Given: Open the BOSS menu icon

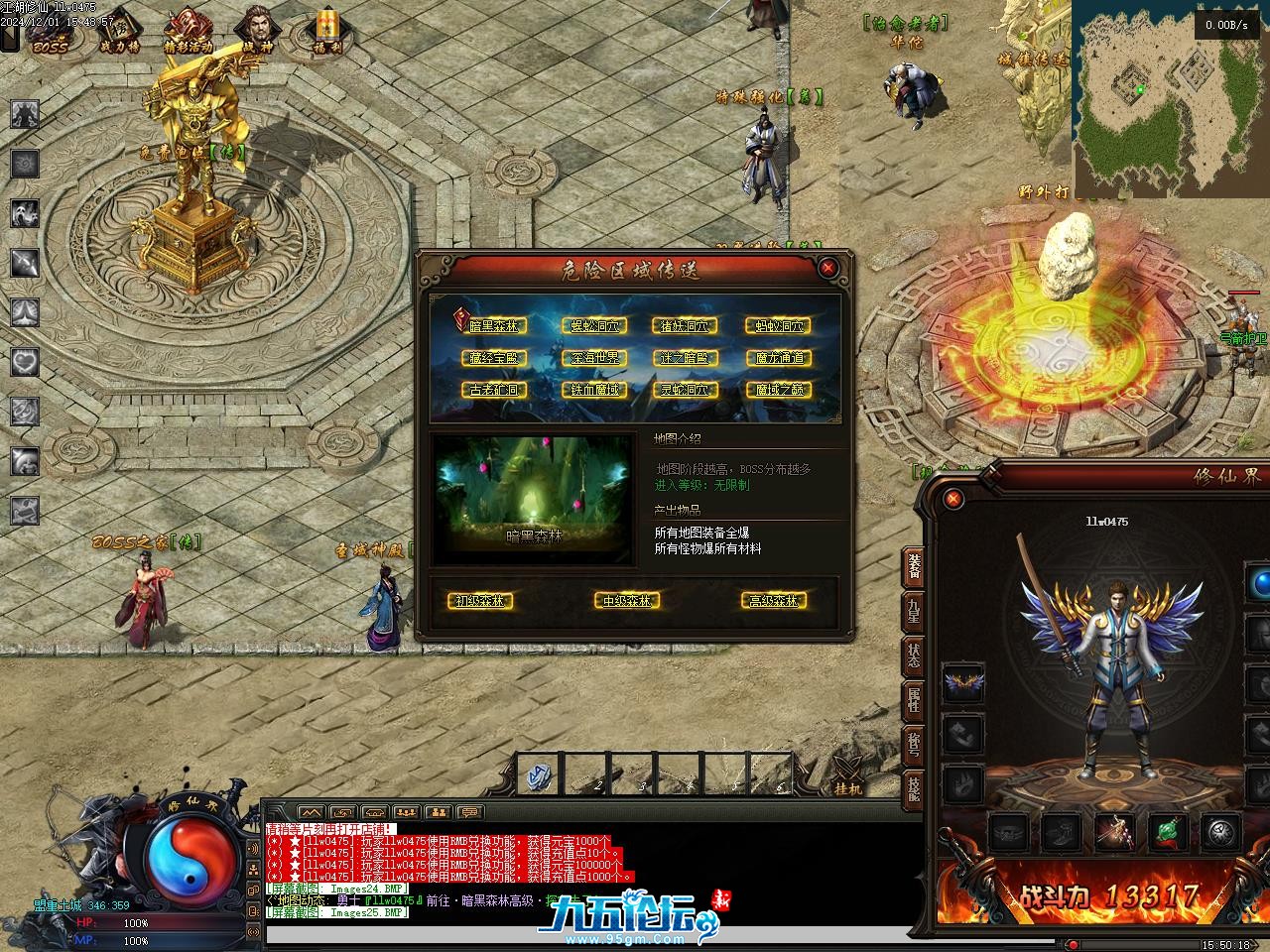Looking at the screenshot, I should click(50, 32).
